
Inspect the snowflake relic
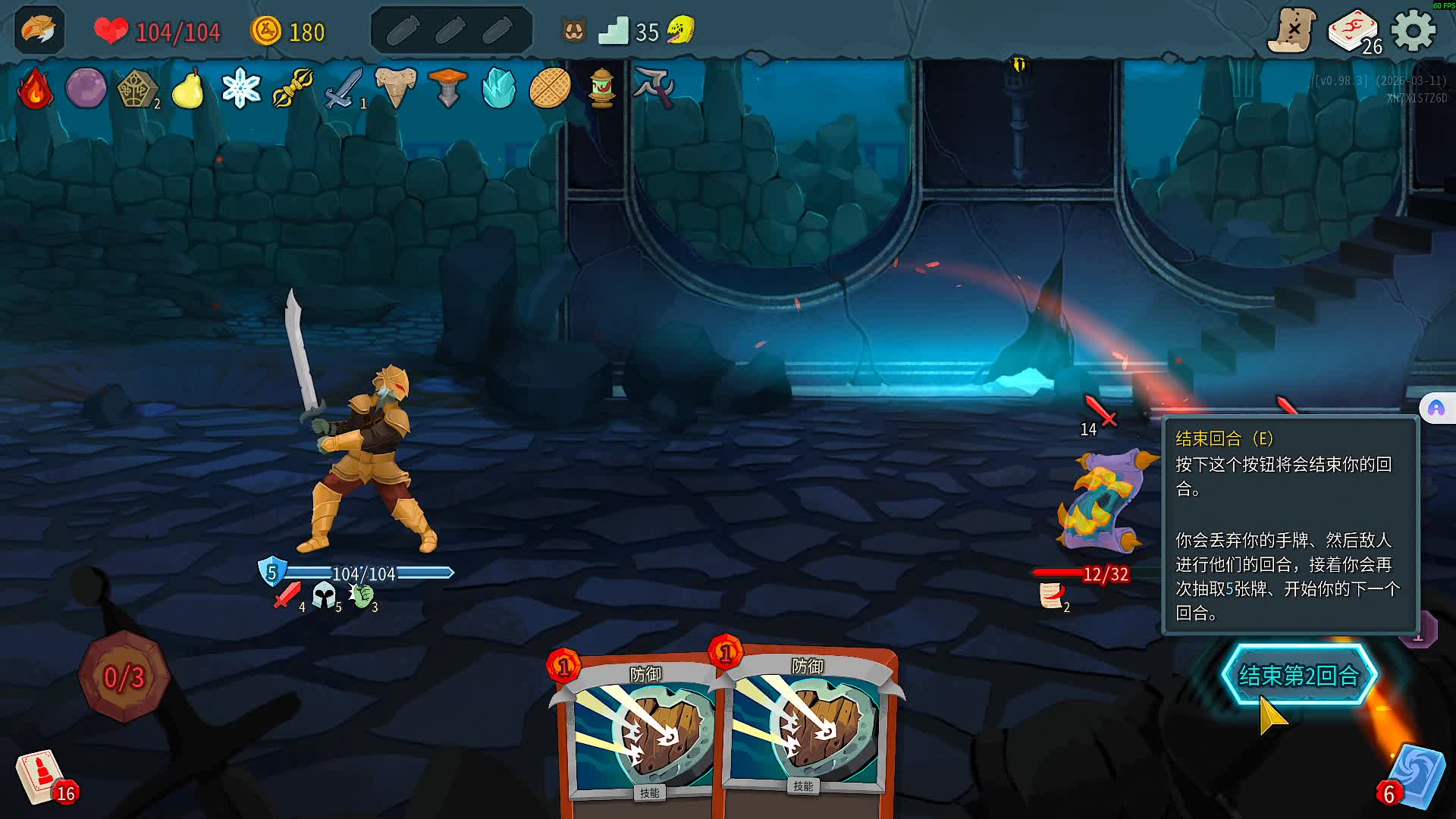240,89
